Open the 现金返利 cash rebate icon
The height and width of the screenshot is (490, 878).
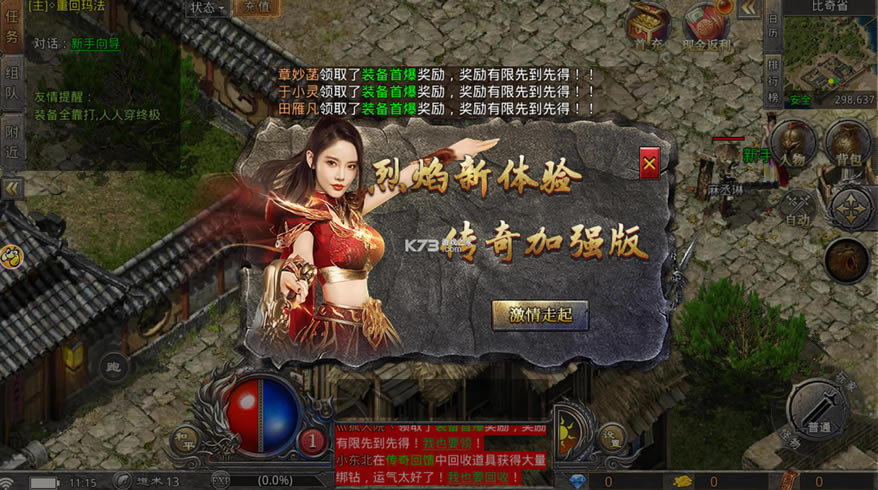tap(707, 22)
